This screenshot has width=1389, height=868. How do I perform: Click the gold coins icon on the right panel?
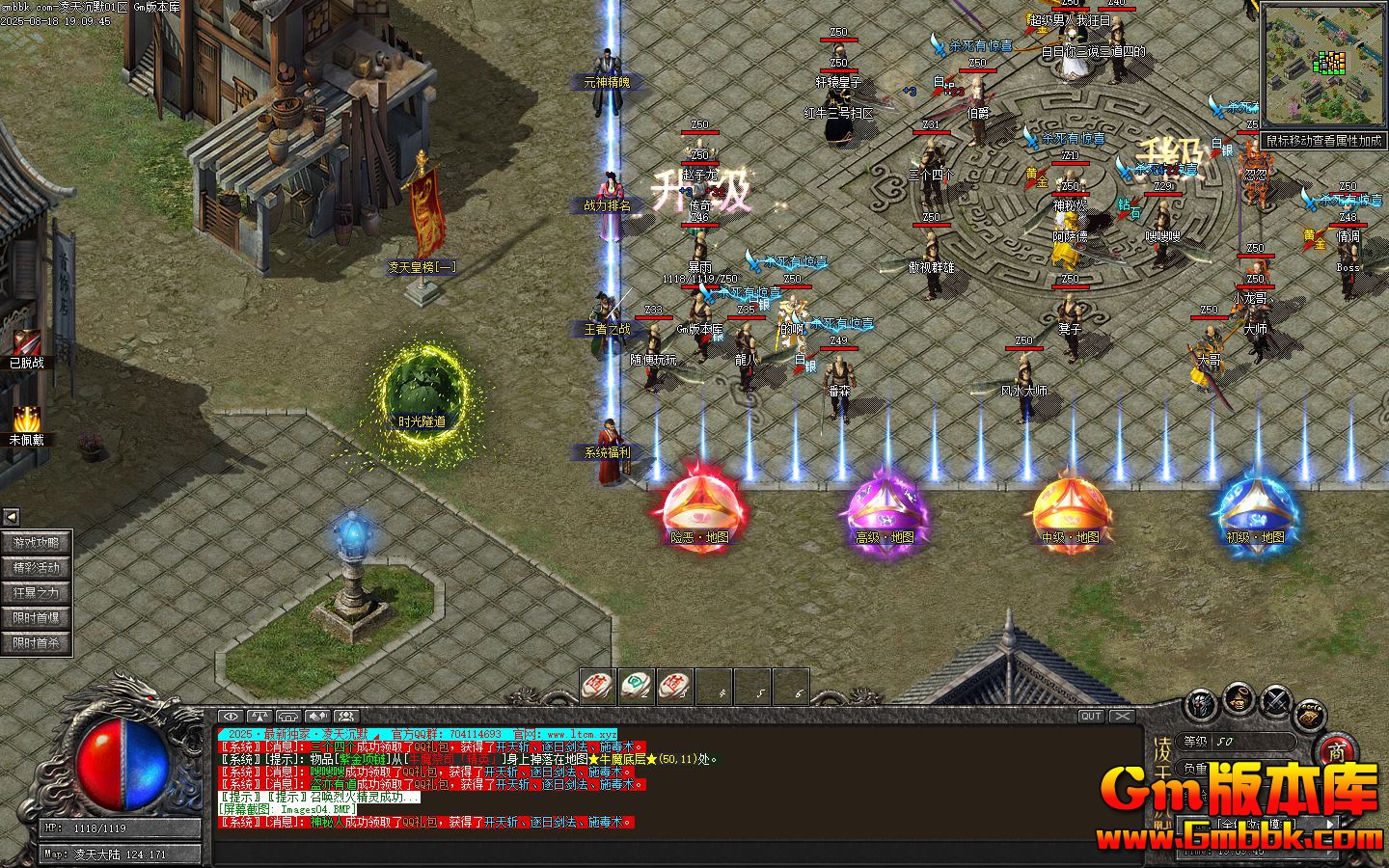coord(1310,714)
